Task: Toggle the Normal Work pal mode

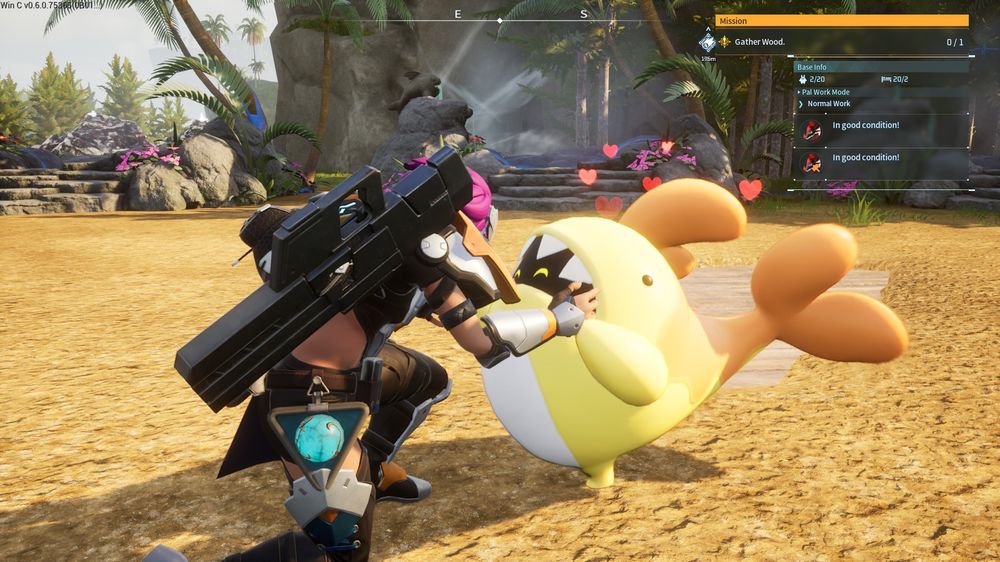Action: point(828,103)
